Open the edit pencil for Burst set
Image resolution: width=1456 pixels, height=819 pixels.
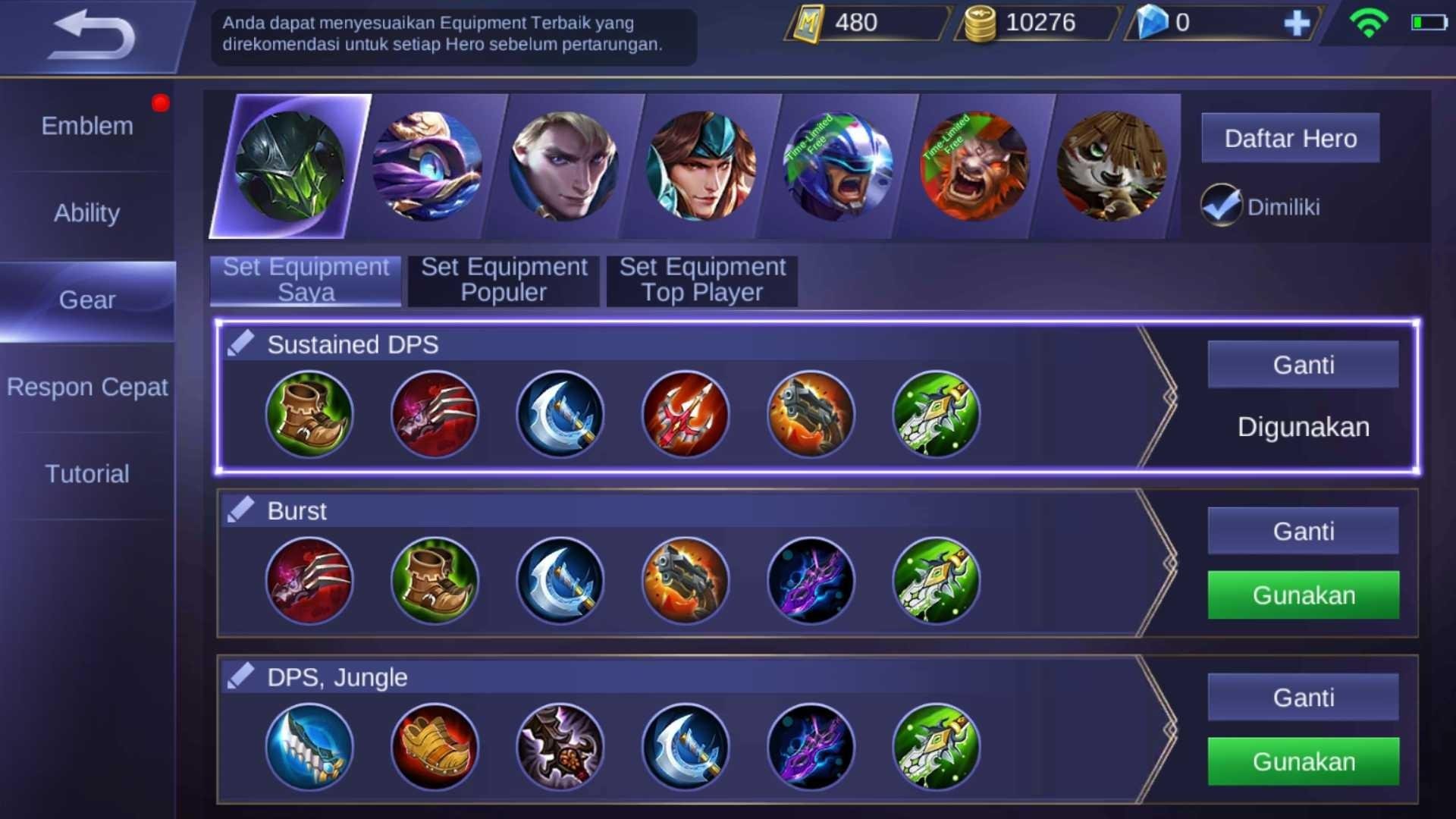click(239, 508)
